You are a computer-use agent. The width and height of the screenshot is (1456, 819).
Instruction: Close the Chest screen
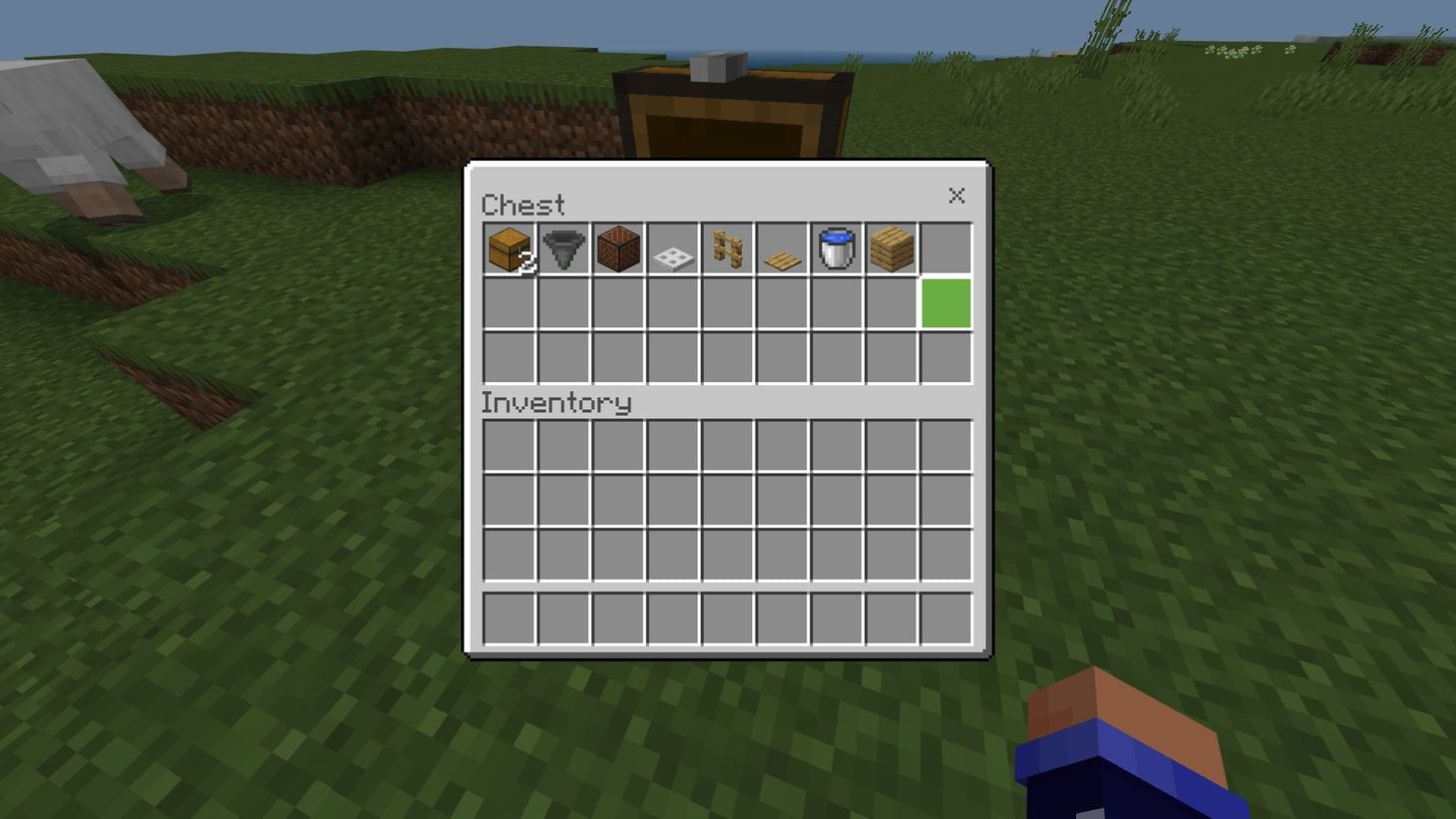955,196
